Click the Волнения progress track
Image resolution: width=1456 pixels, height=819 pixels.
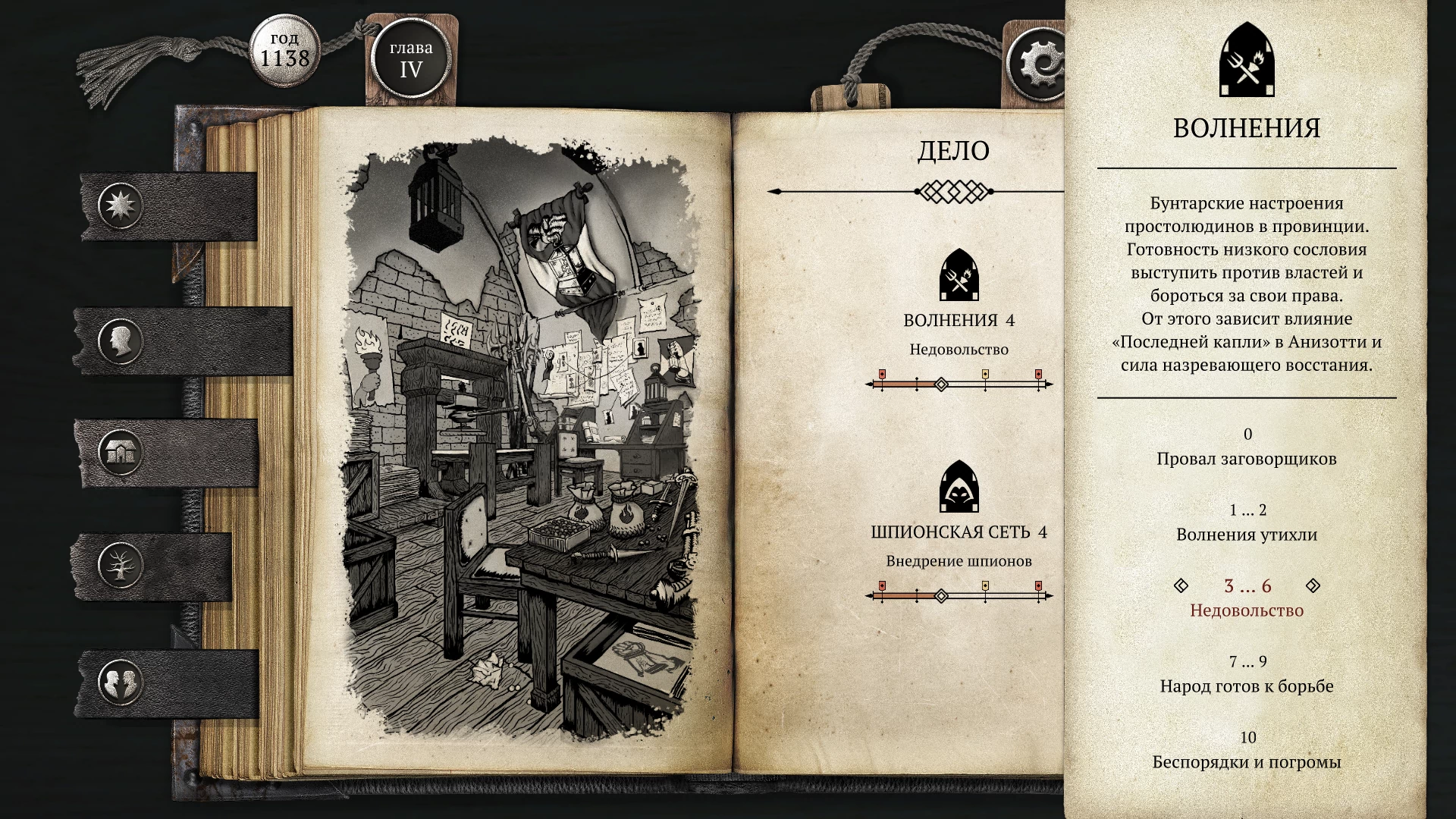[959, 384]
